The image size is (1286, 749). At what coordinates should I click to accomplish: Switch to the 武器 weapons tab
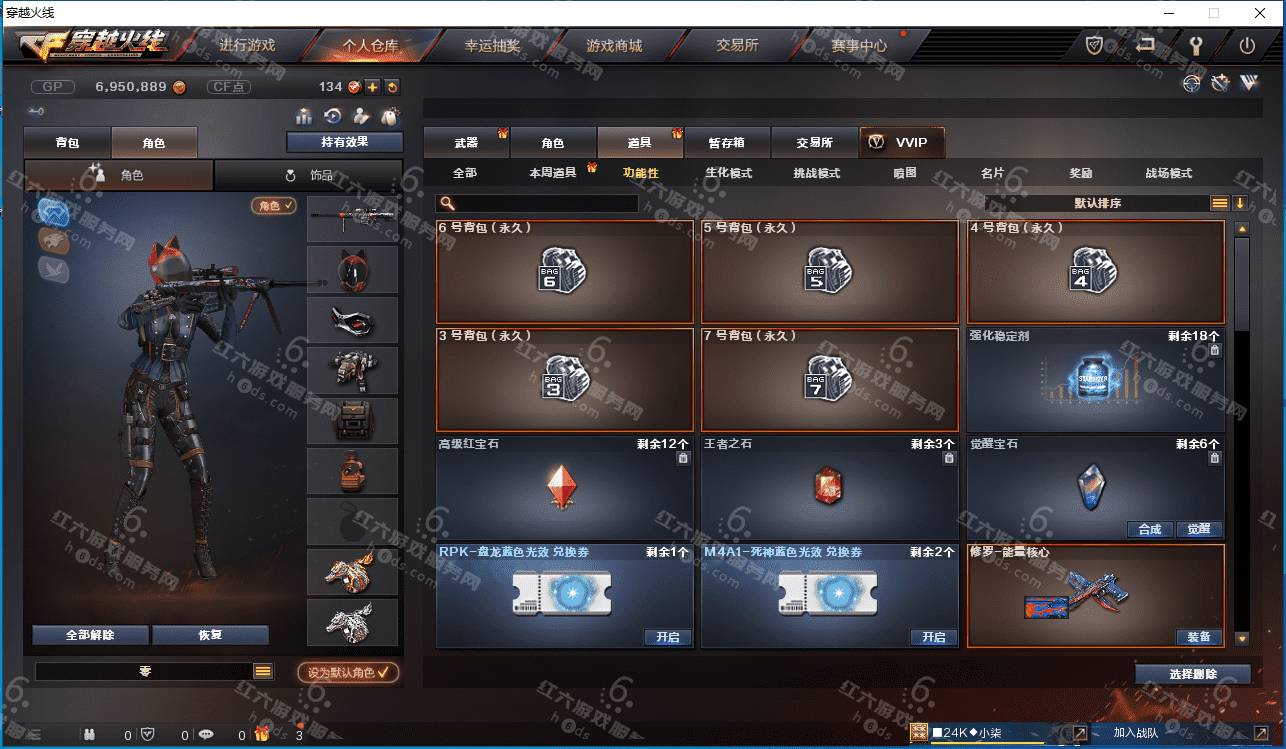pyautogui.click(x=466, y=143)
